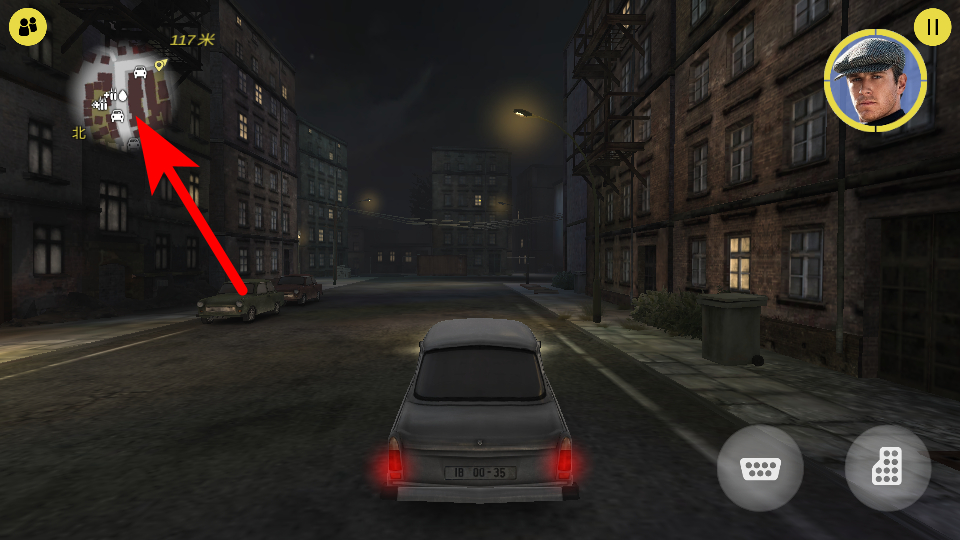Open the yellow team members icon
Screen dimensions: 960x540
coord(28,27)
